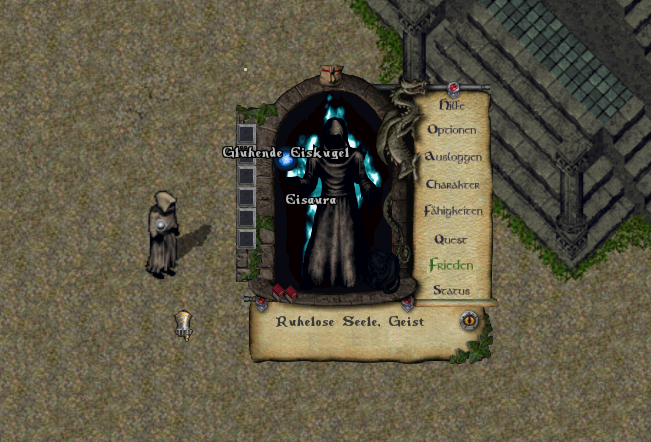Open the Optionen settings

point(451,130)
